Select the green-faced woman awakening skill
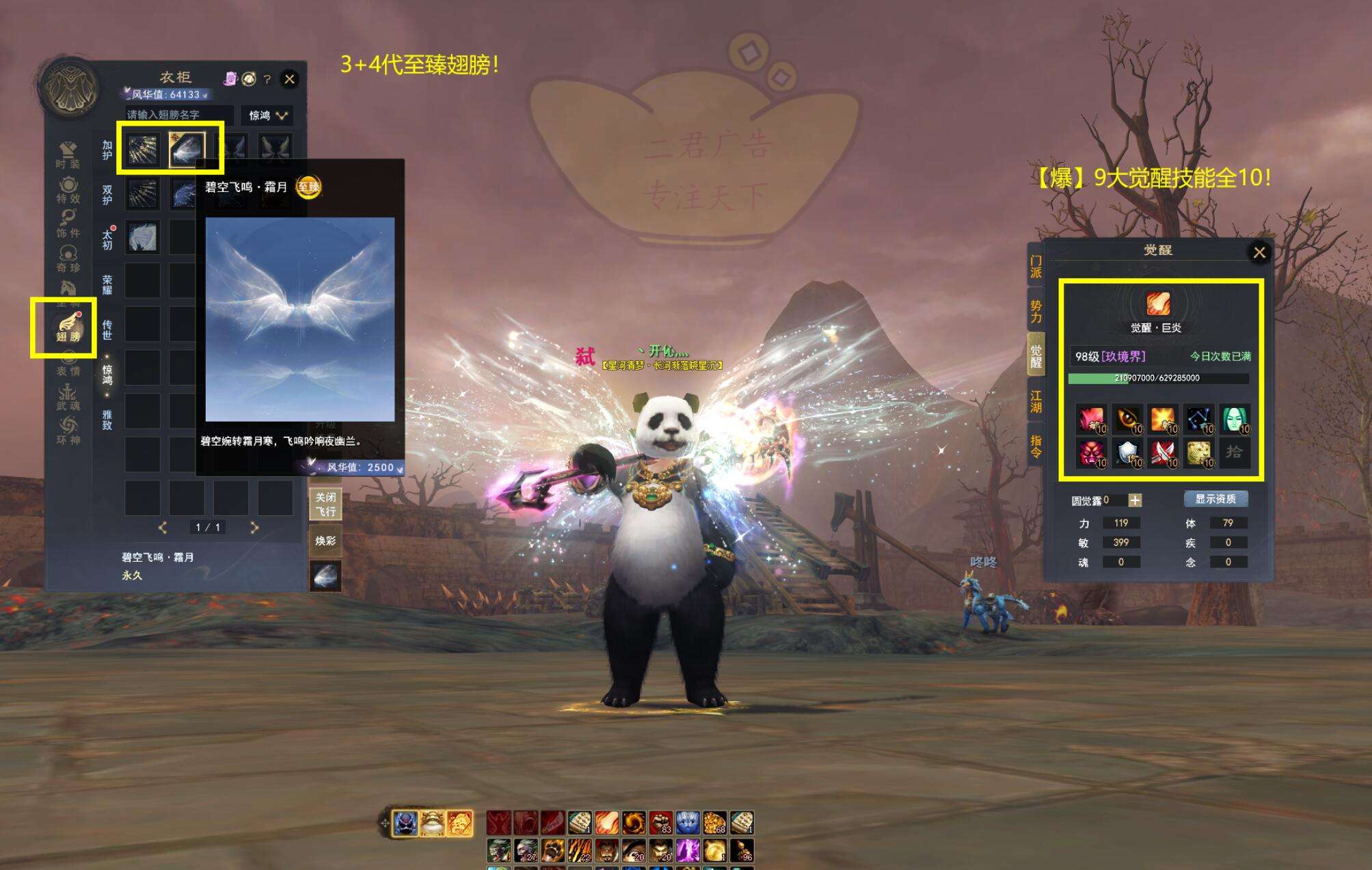This screenshot has width=1372, height=870. [1235, 418]
